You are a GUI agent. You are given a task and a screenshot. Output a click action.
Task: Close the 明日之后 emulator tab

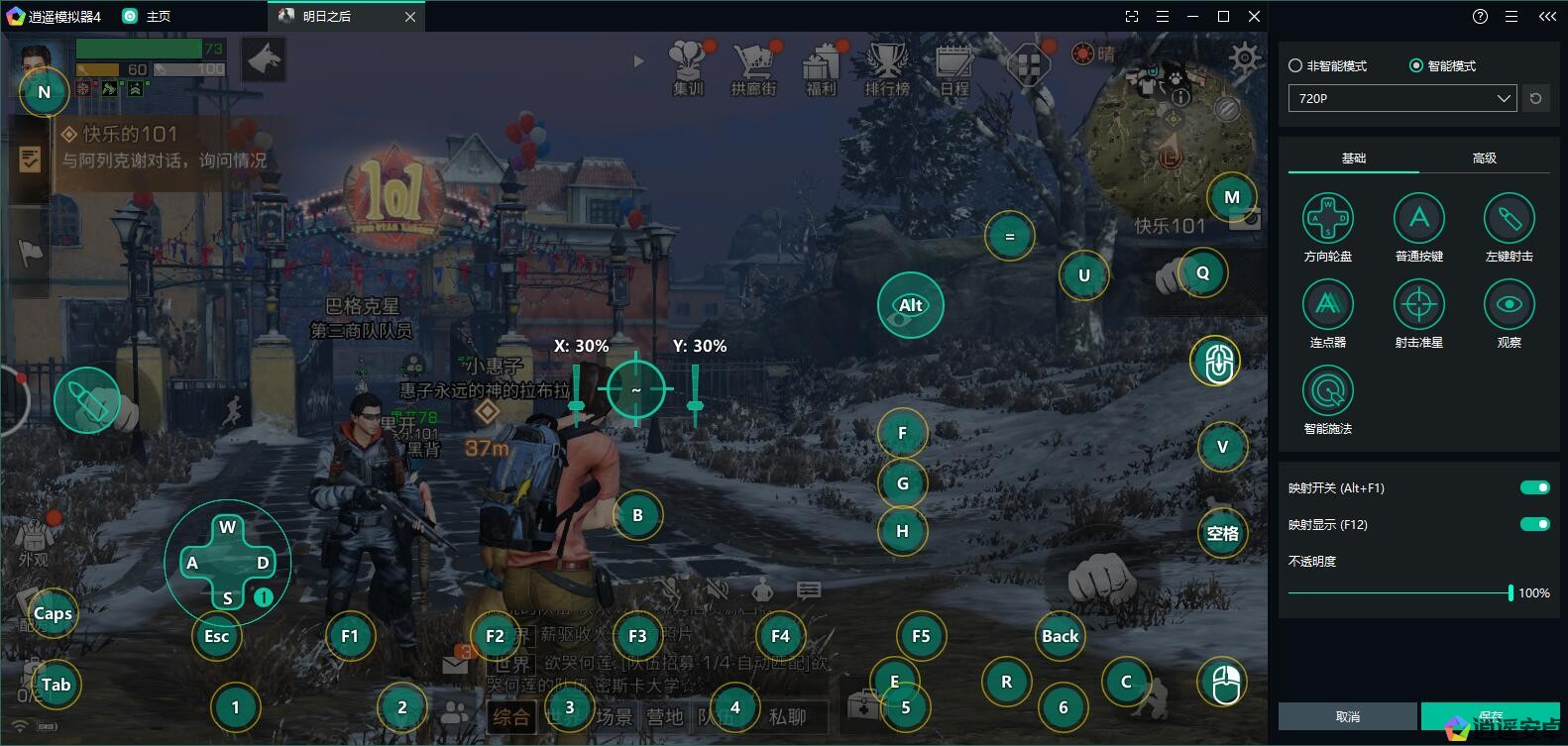410,17
